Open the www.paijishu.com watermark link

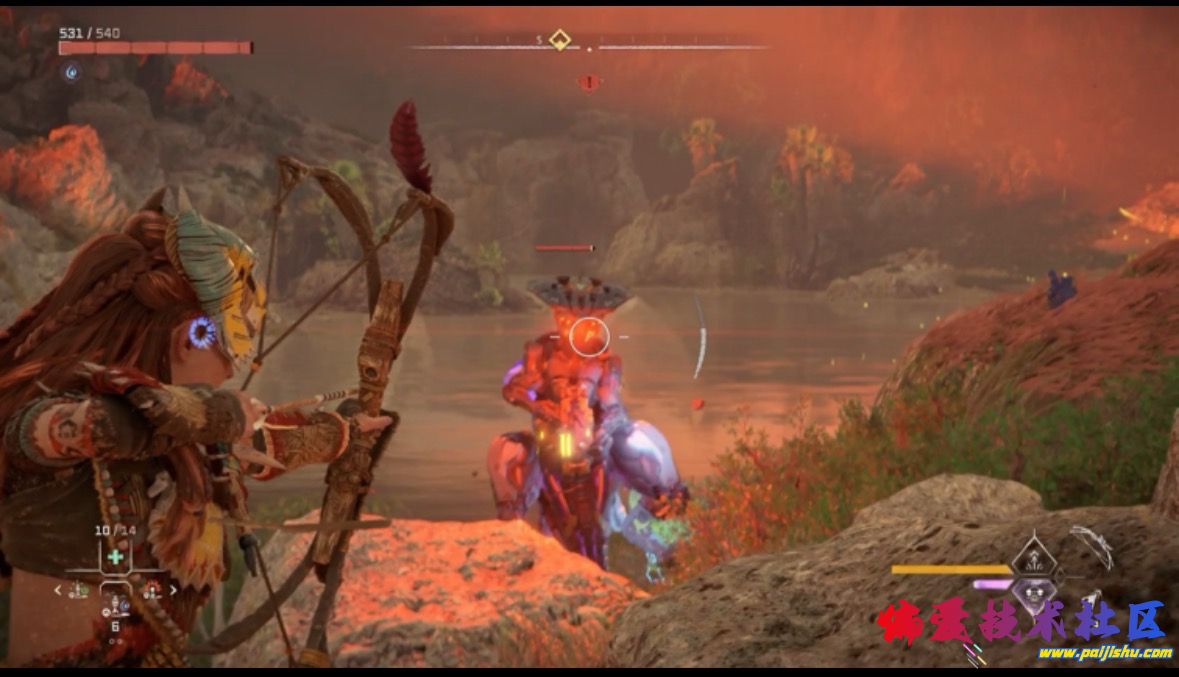coord(1104,653)
